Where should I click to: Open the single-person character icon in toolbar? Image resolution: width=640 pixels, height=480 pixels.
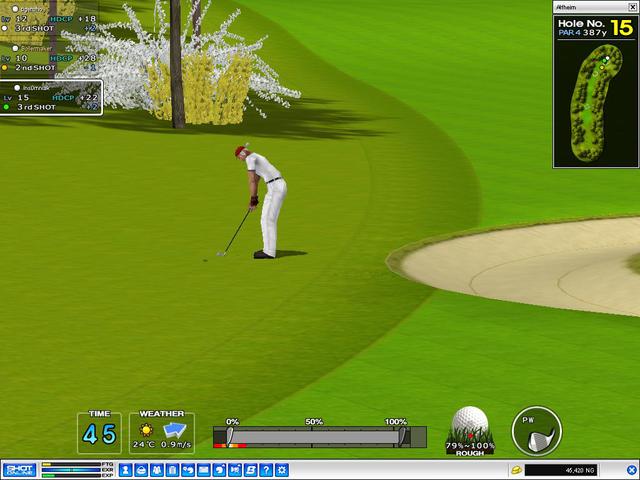(127, 469)
